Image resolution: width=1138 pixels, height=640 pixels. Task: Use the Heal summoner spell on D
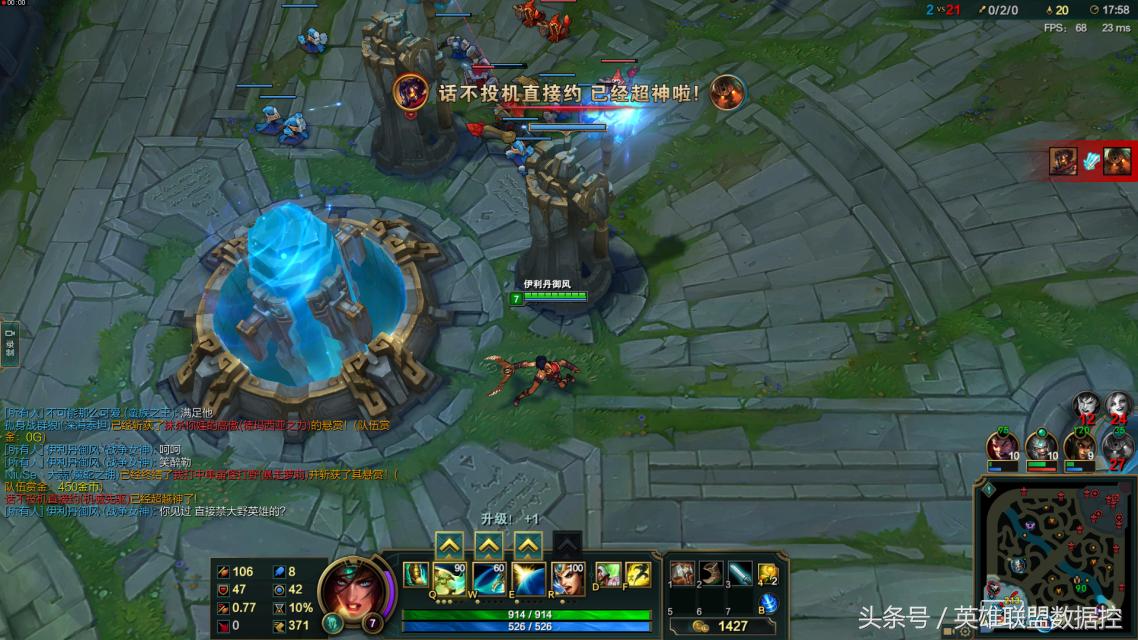pyautogui.click(x=608, y=574)
